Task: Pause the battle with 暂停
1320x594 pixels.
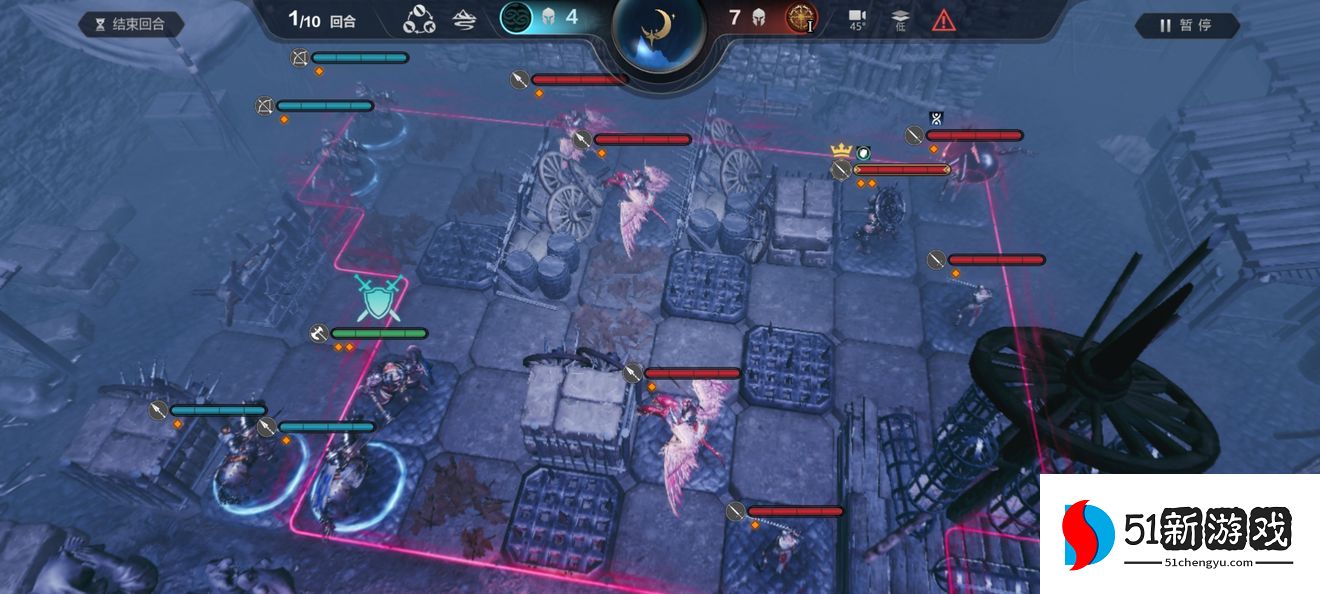Action: click(x=1186, y=25)
